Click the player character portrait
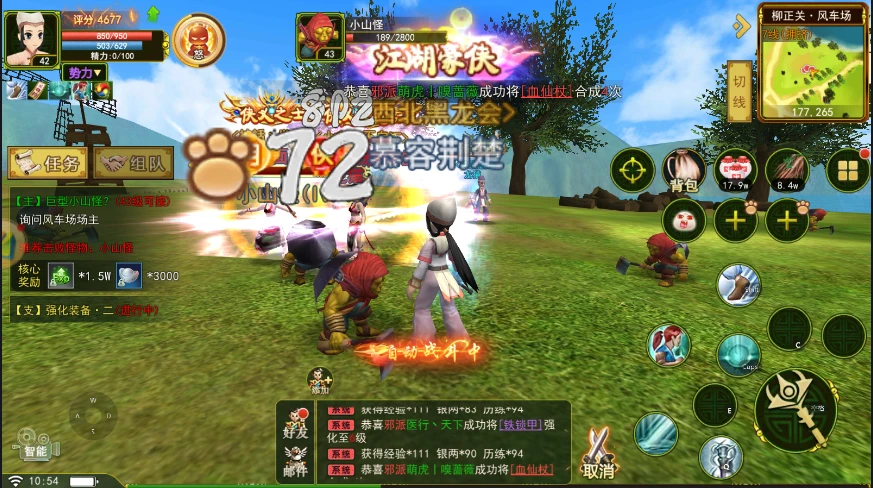 click(31, 40)
